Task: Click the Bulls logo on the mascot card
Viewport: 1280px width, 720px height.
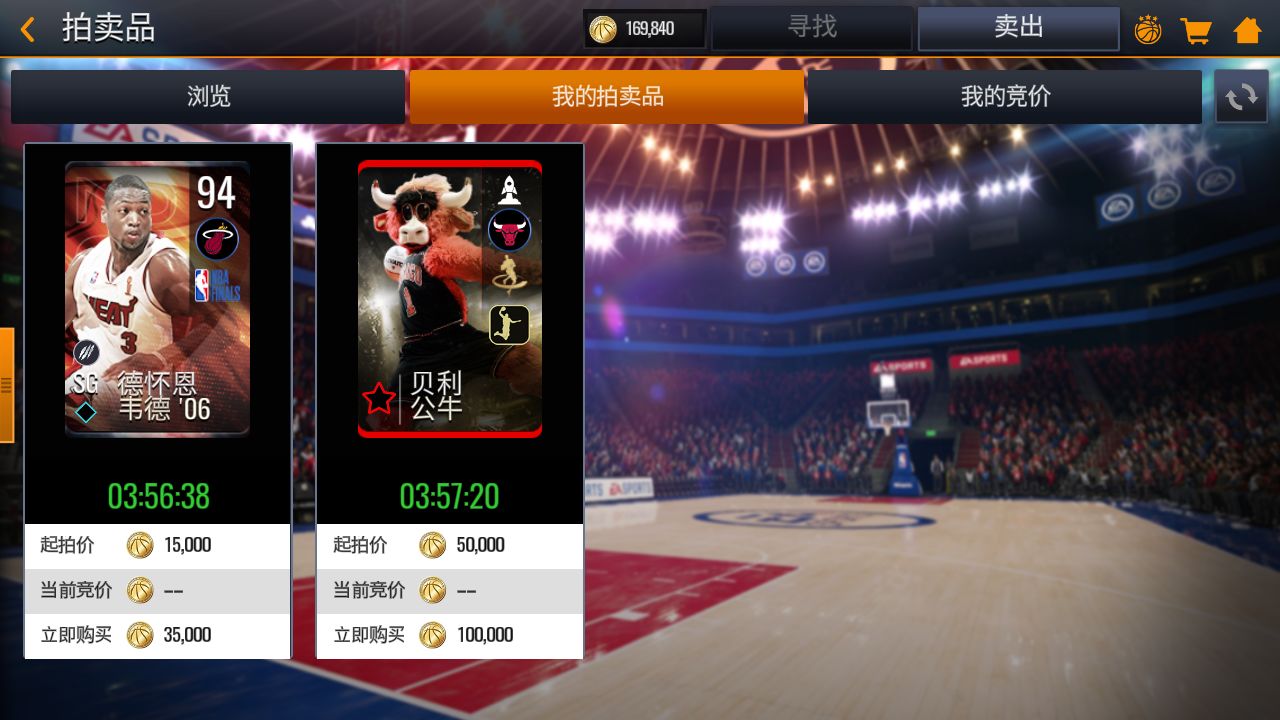Action: click(510, 232)
